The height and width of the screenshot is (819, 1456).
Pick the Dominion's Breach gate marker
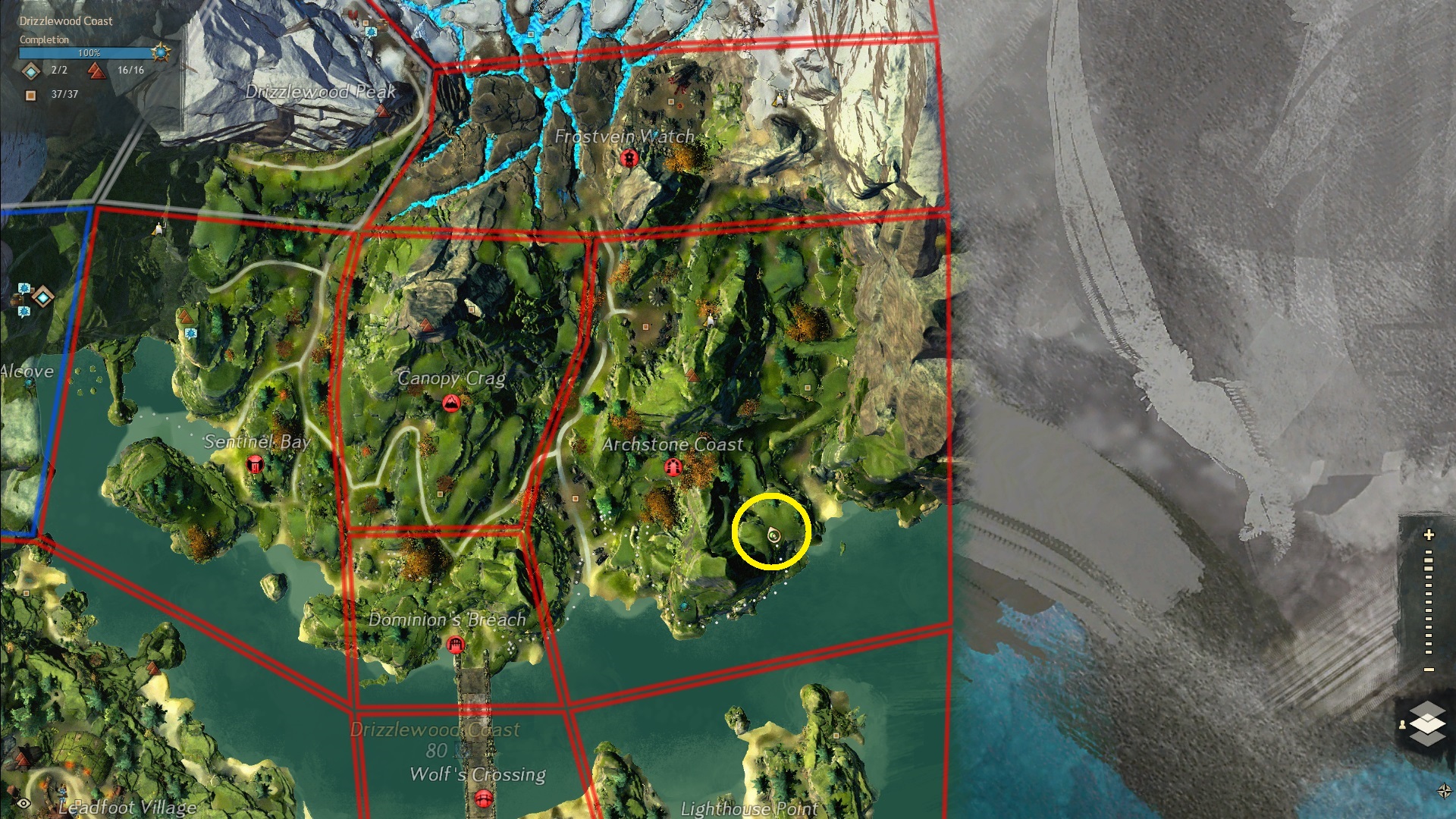coord(455,645)
